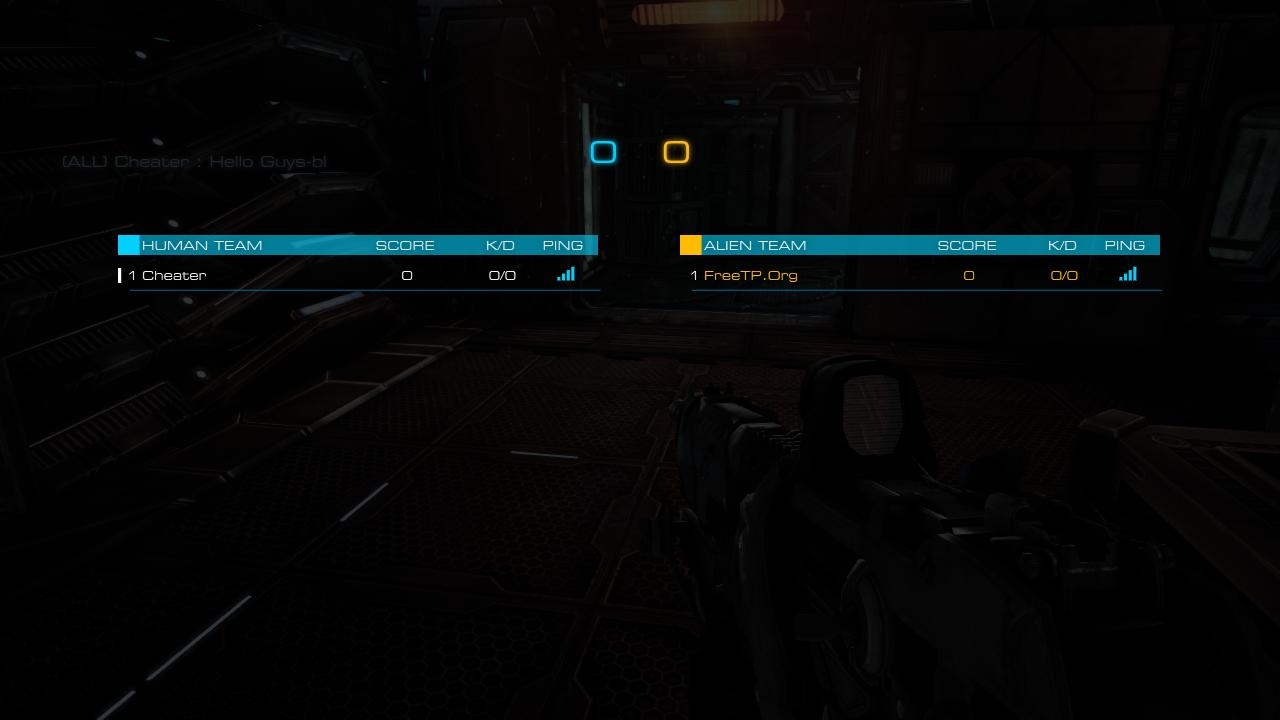
Task: Click the Human Team header
Action: (x=202, y=245)
